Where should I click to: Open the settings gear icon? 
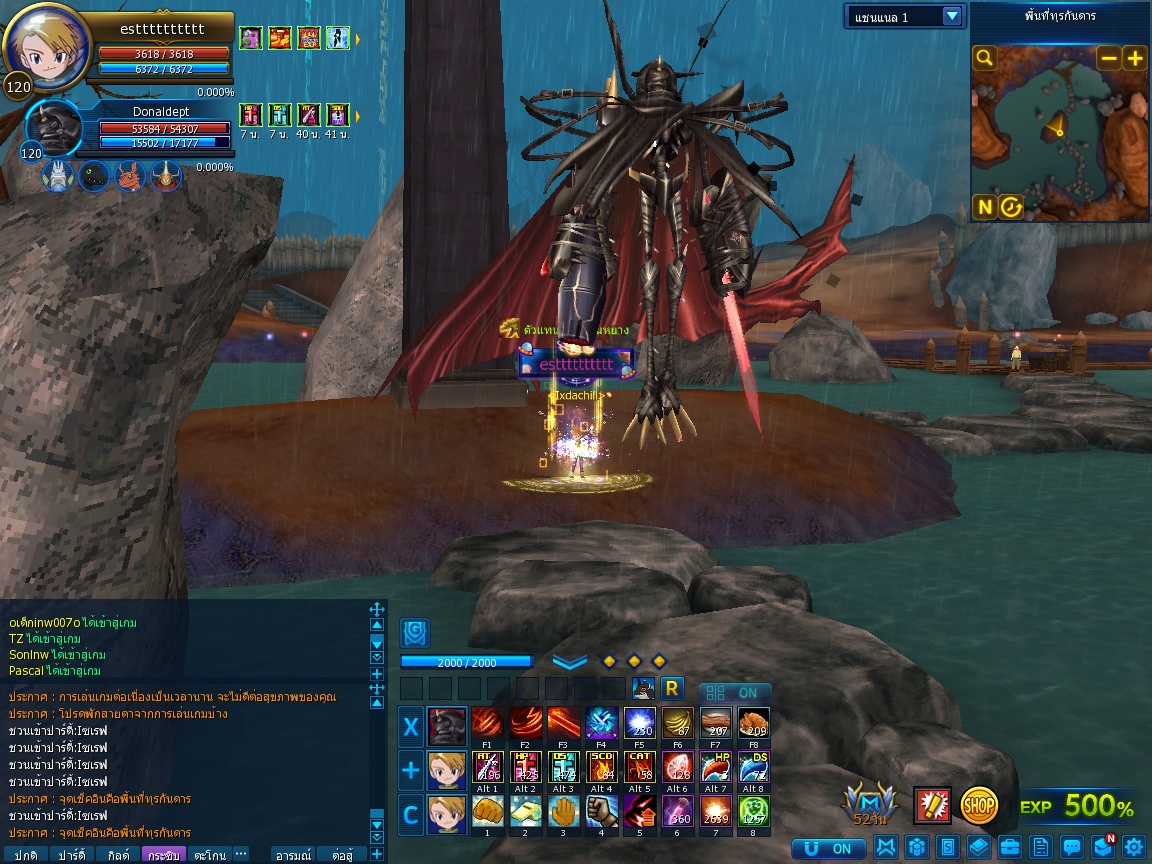click(x=1133, y=847)
